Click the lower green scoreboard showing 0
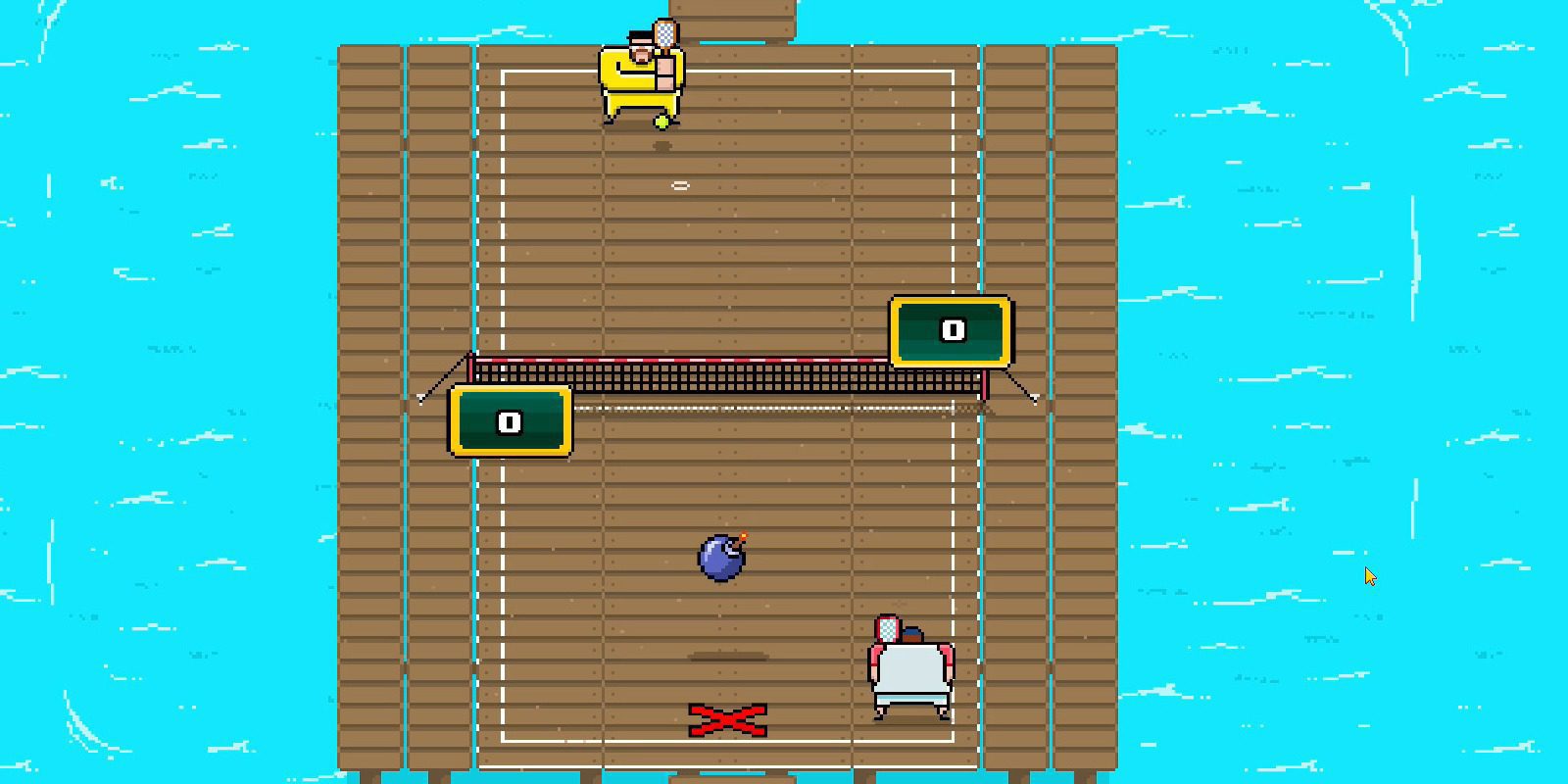Viewport: 1568px width, 784px height. [509, 419]
